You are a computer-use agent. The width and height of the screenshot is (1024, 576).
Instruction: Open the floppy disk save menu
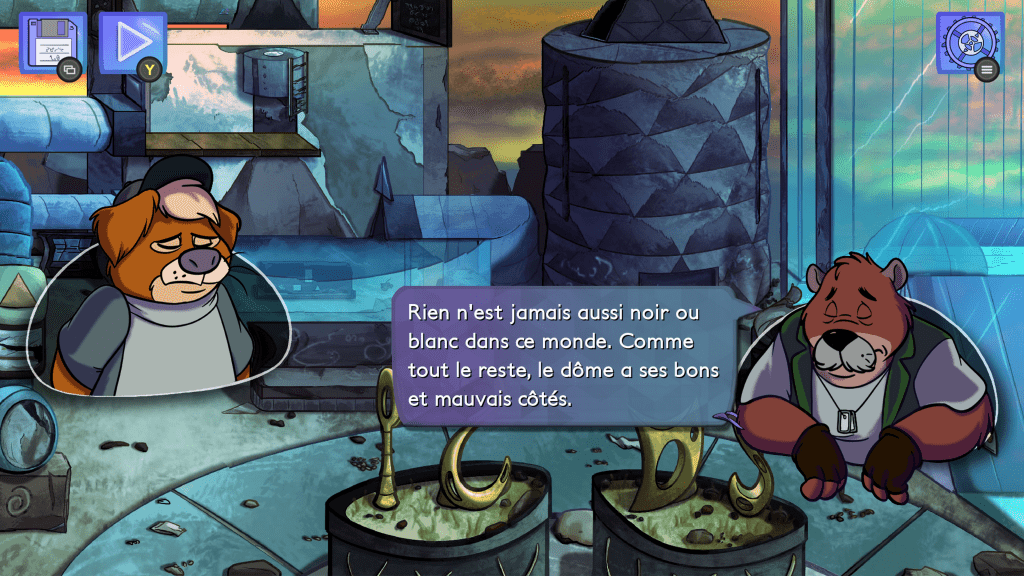pos(49,43)
